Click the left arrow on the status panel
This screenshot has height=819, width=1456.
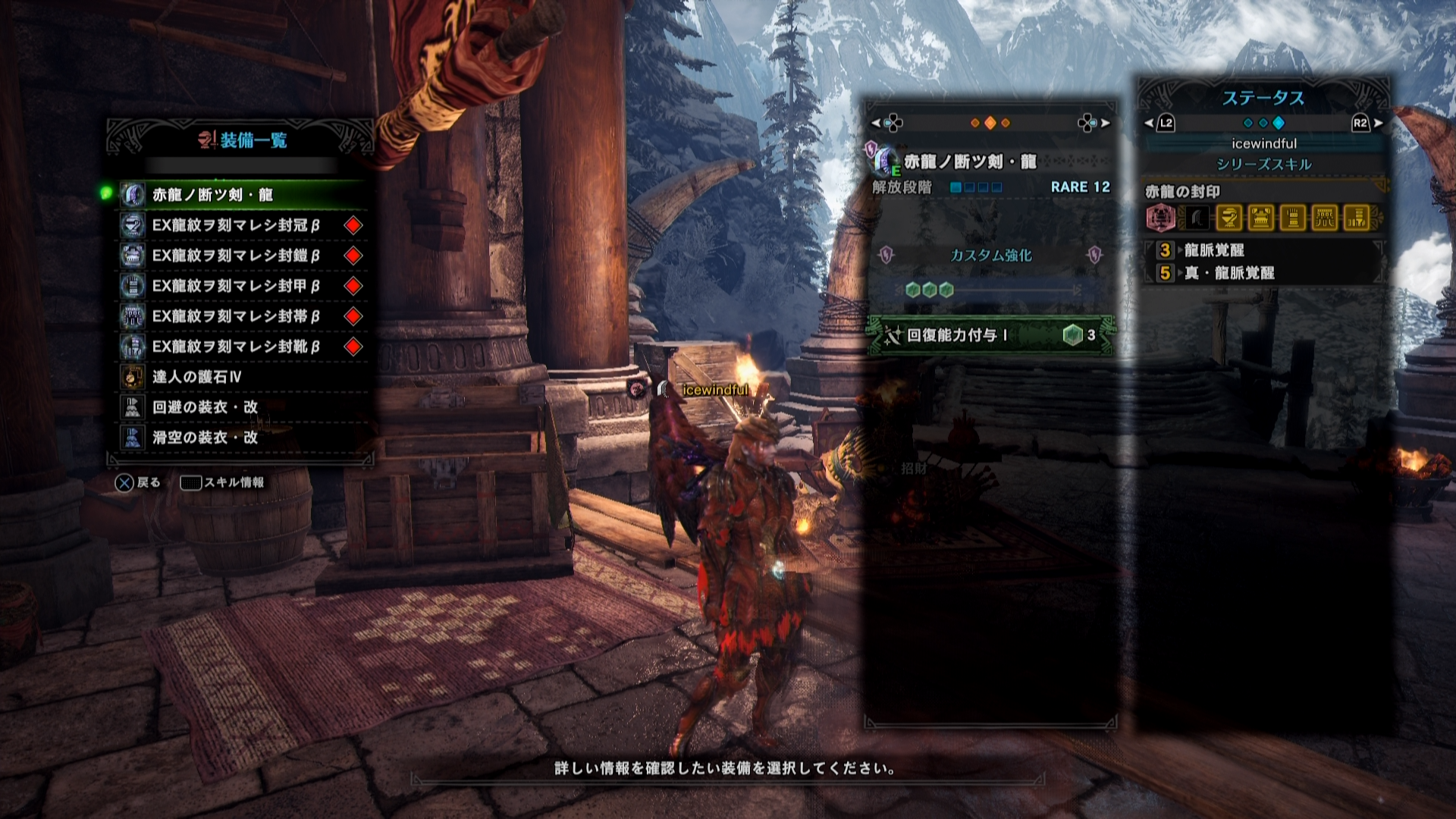tap(1150, 123)
